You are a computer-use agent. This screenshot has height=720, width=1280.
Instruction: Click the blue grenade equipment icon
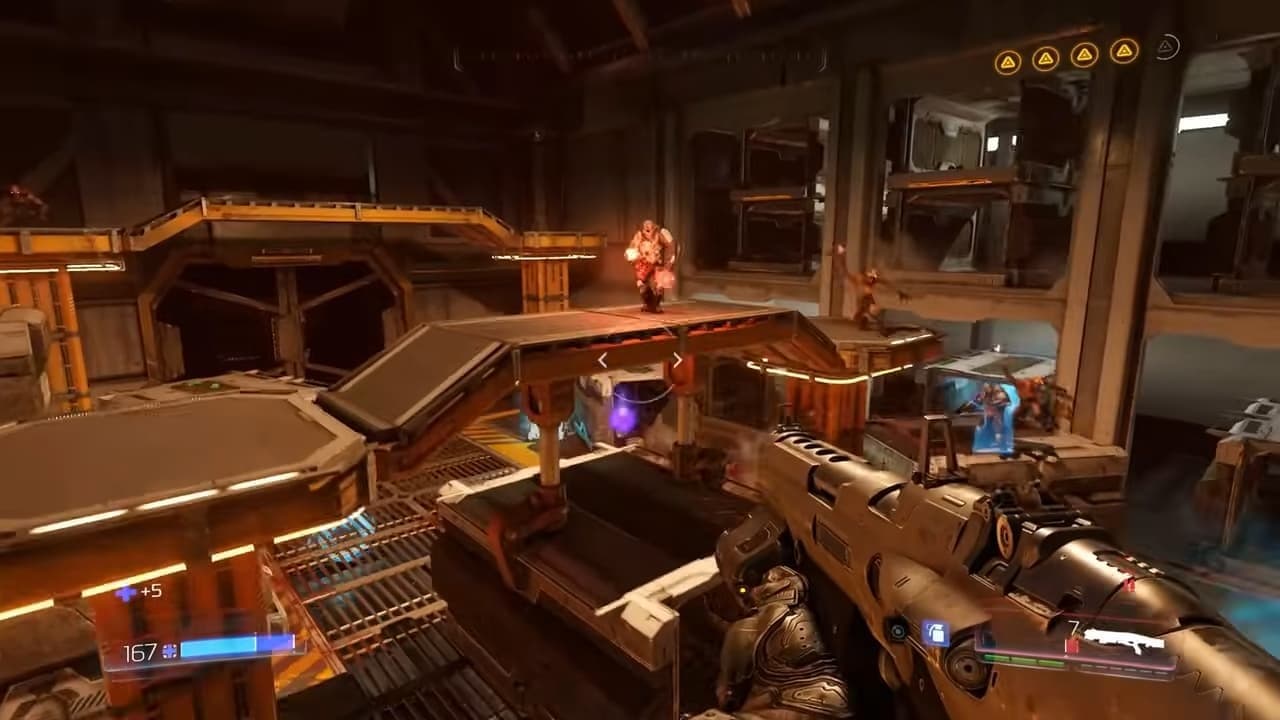point(935,632)
